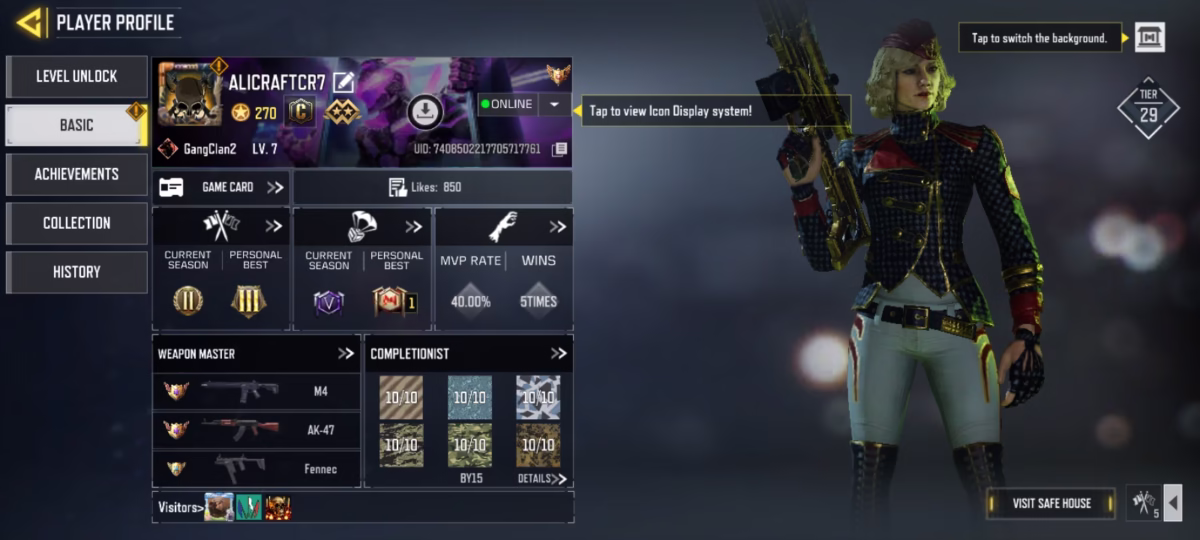Click the player avatar picture

pos(190,95)
